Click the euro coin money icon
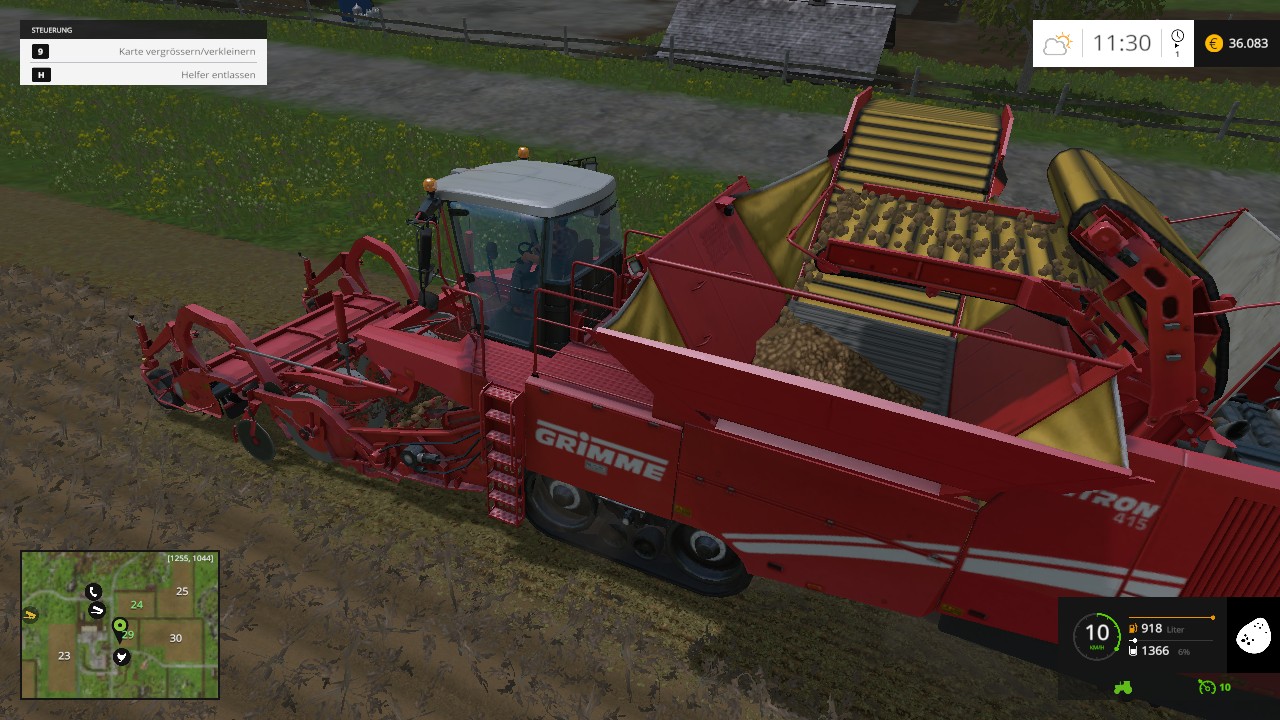This screenshot has height=720, width=1280. point(1214,43)
